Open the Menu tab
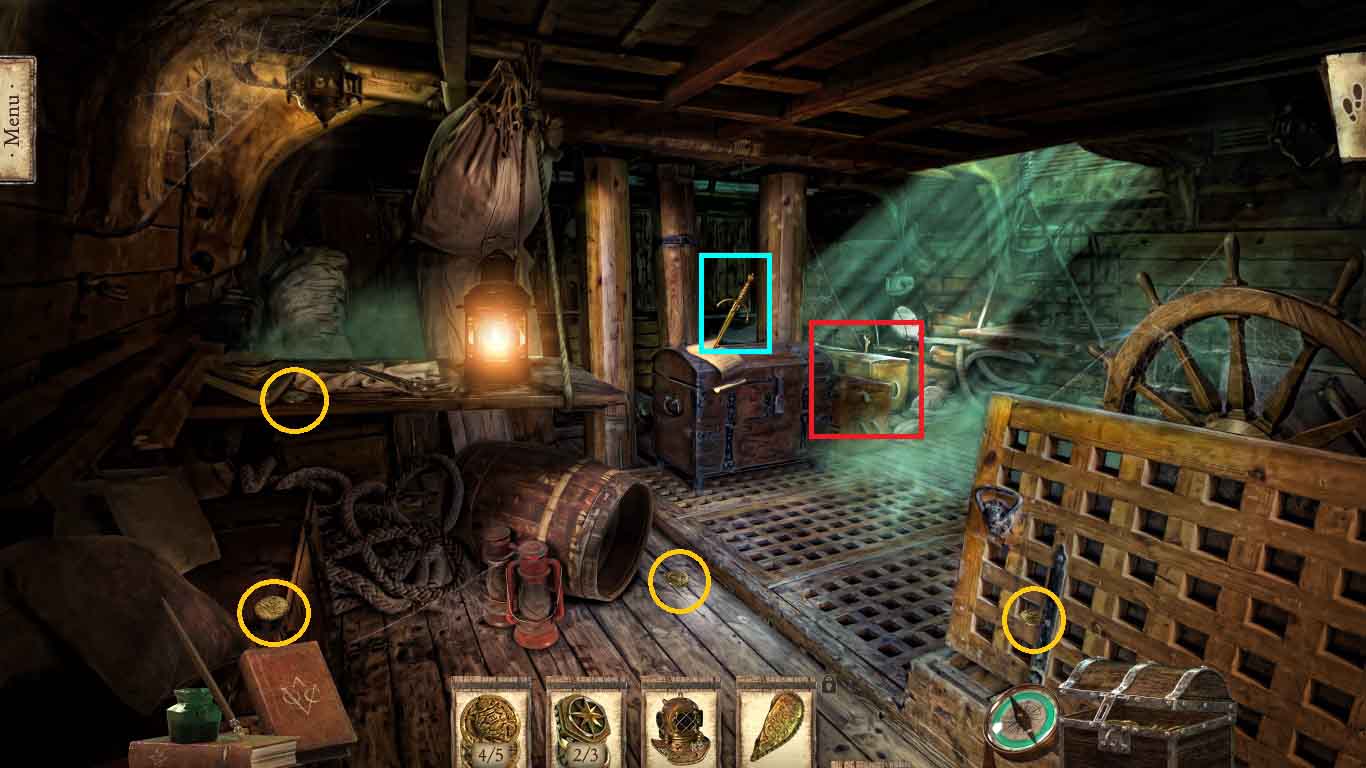The width and height of the screenshot is (1366, 768). (x=17, y=118)
